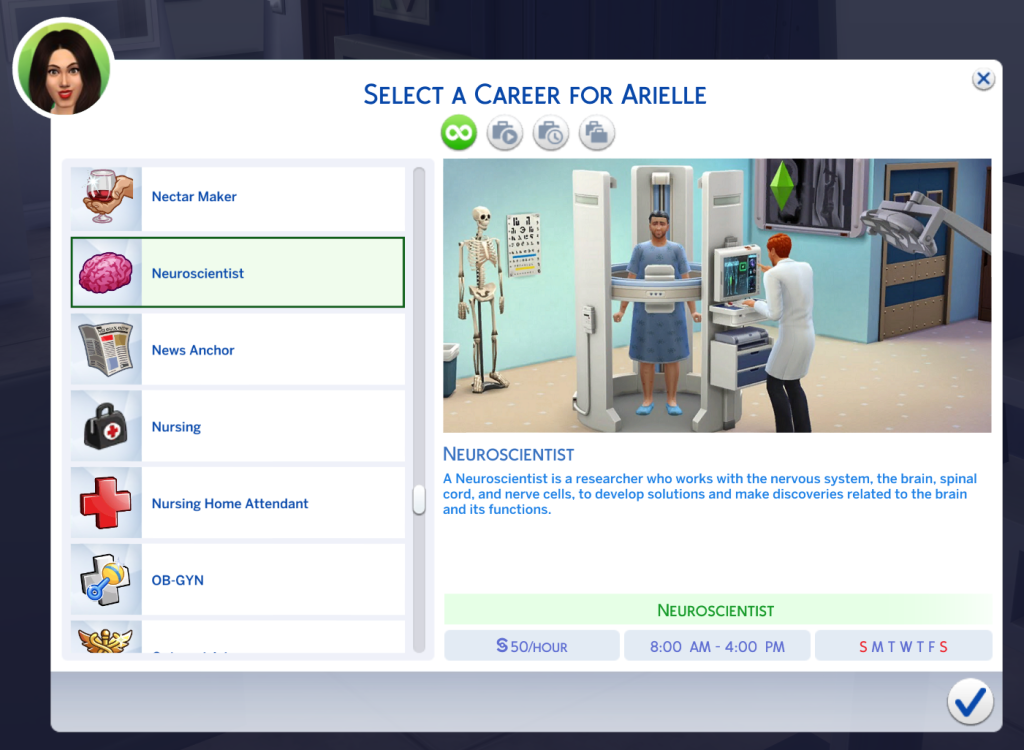
Task: Select the Nursing career
Action: [x=238, y=427]
